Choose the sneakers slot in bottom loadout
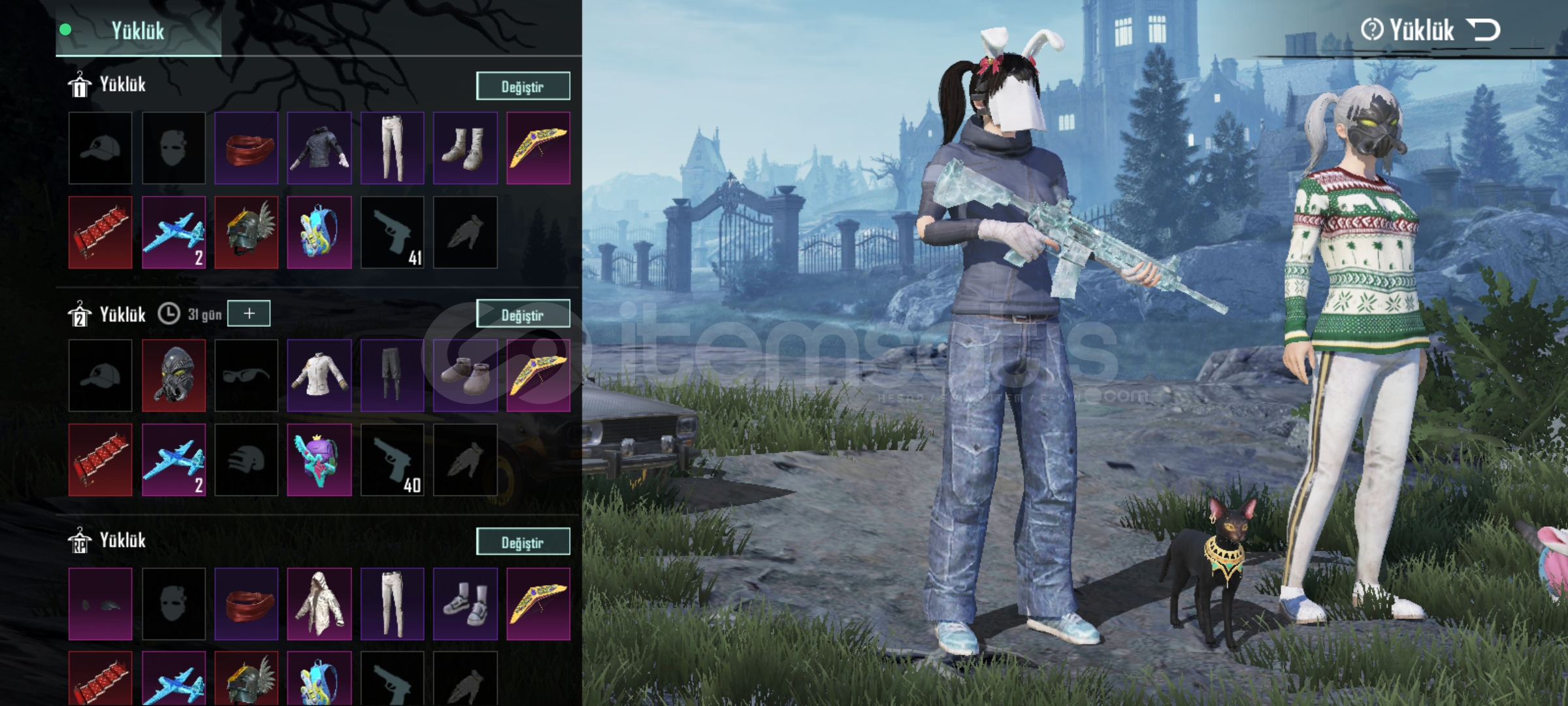1568x706 pixels. (x=465, y=603)
